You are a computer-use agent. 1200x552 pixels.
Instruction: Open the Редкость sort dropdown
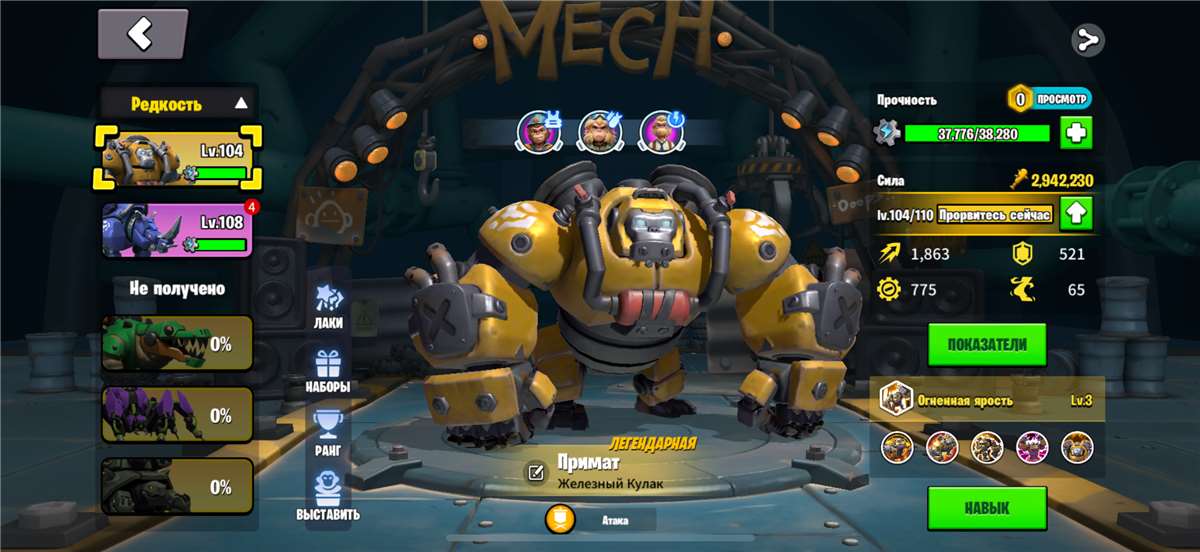(x=178, y=103)
